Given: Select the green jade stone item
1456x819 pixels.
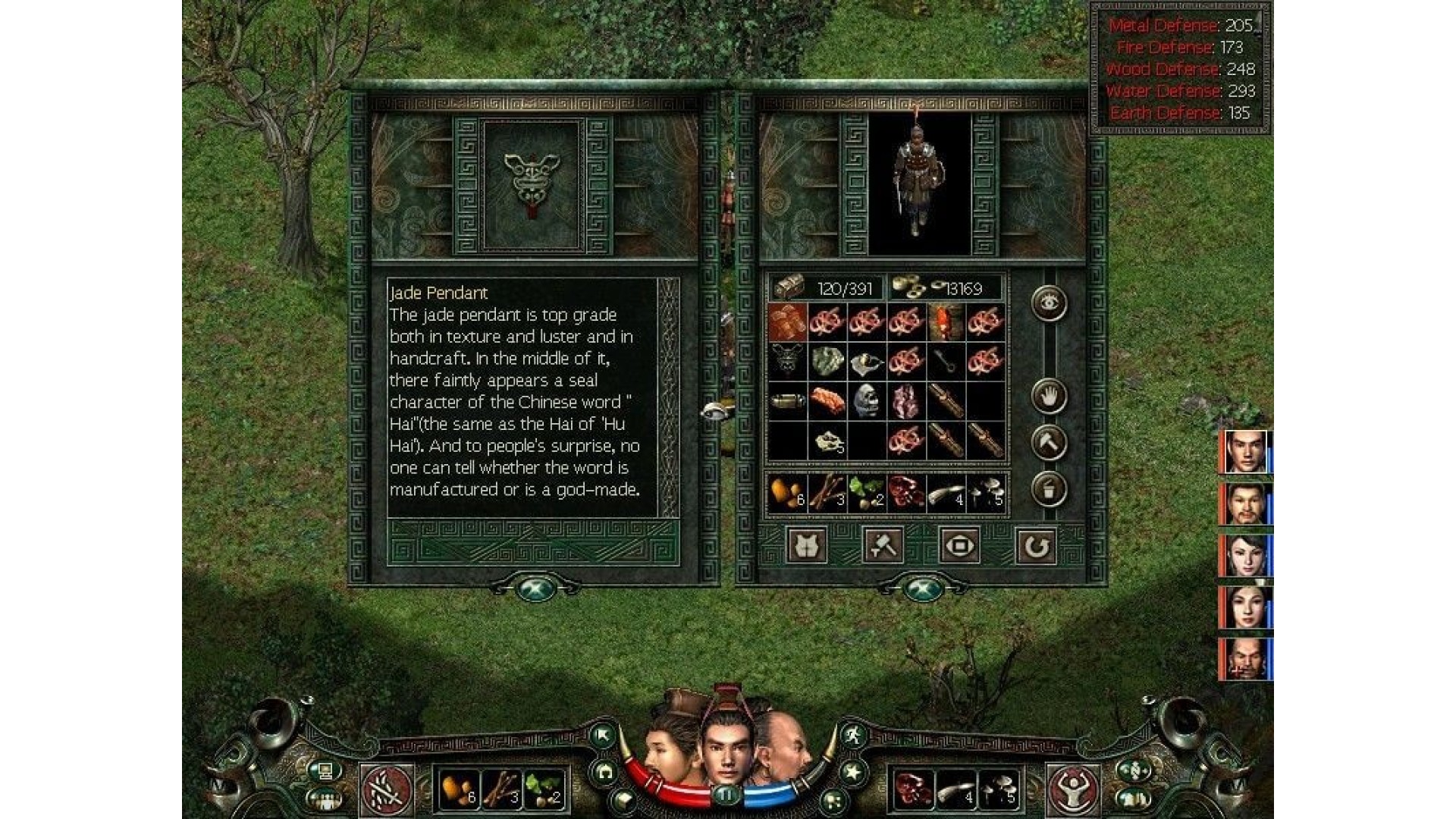Looking at the screenshot, I should point(827,361).
